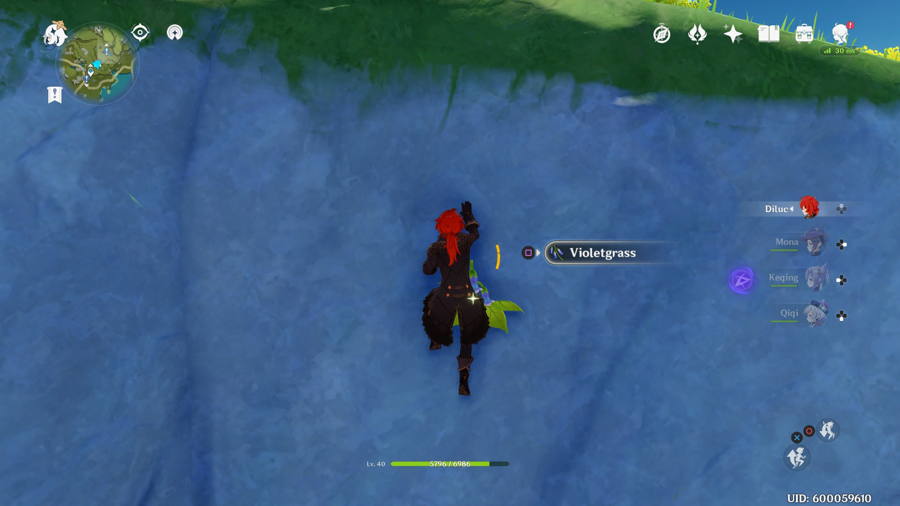This screenshot has width=900, height=506.
Task: Open the minimap
Action: pyautogui.click(x=96, y=64)
